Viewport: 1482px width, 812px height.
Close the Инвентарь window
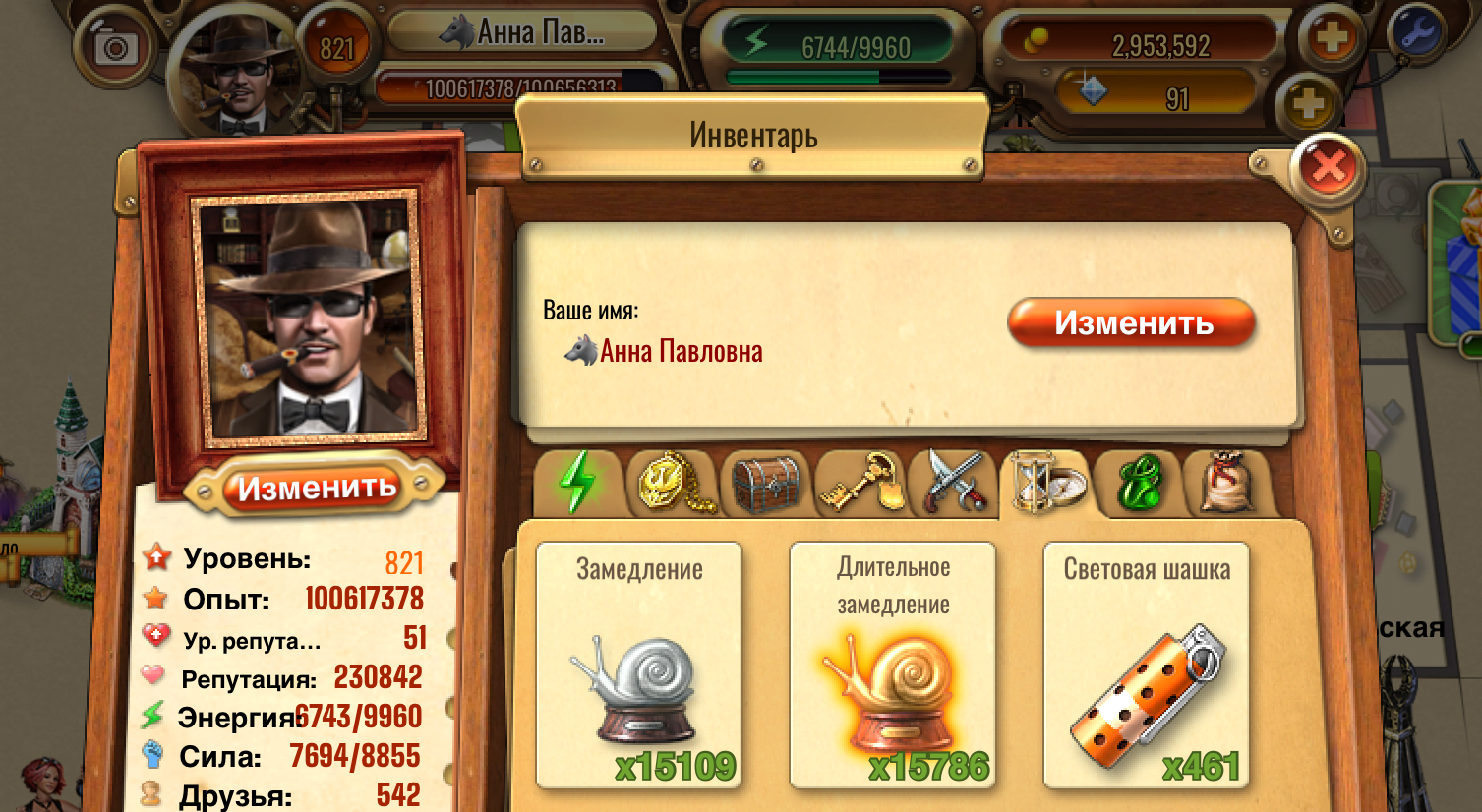1329,169
